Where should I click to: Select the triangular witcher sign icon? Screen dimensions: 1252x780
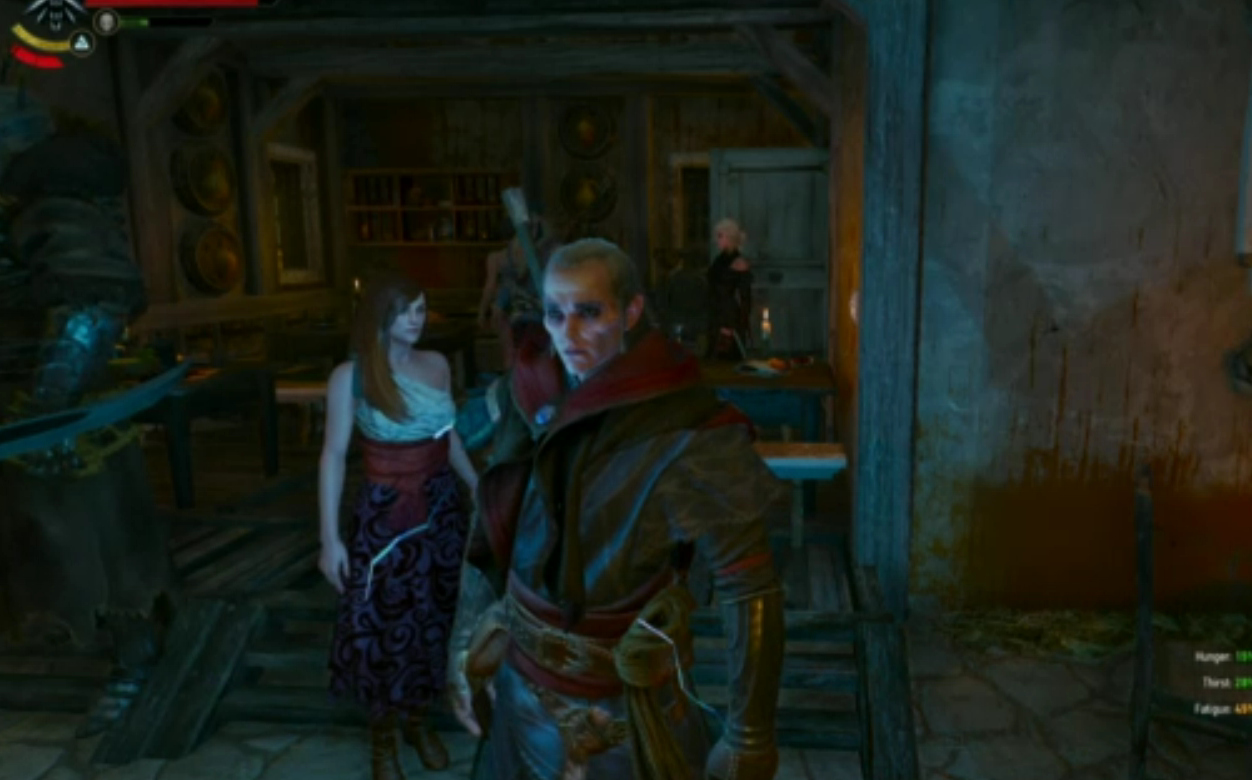(x=82, y=42)
